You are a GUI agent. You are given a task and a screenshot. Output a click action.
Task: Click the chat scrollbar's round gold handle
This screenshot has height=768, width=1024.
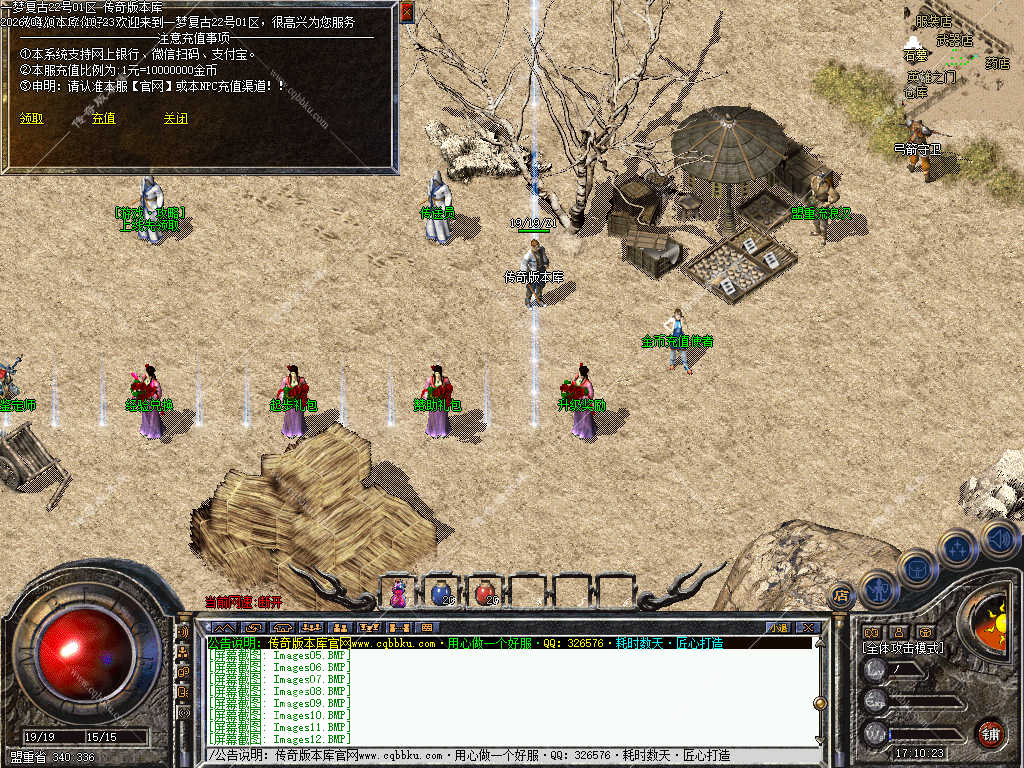(x=820, y=702)
